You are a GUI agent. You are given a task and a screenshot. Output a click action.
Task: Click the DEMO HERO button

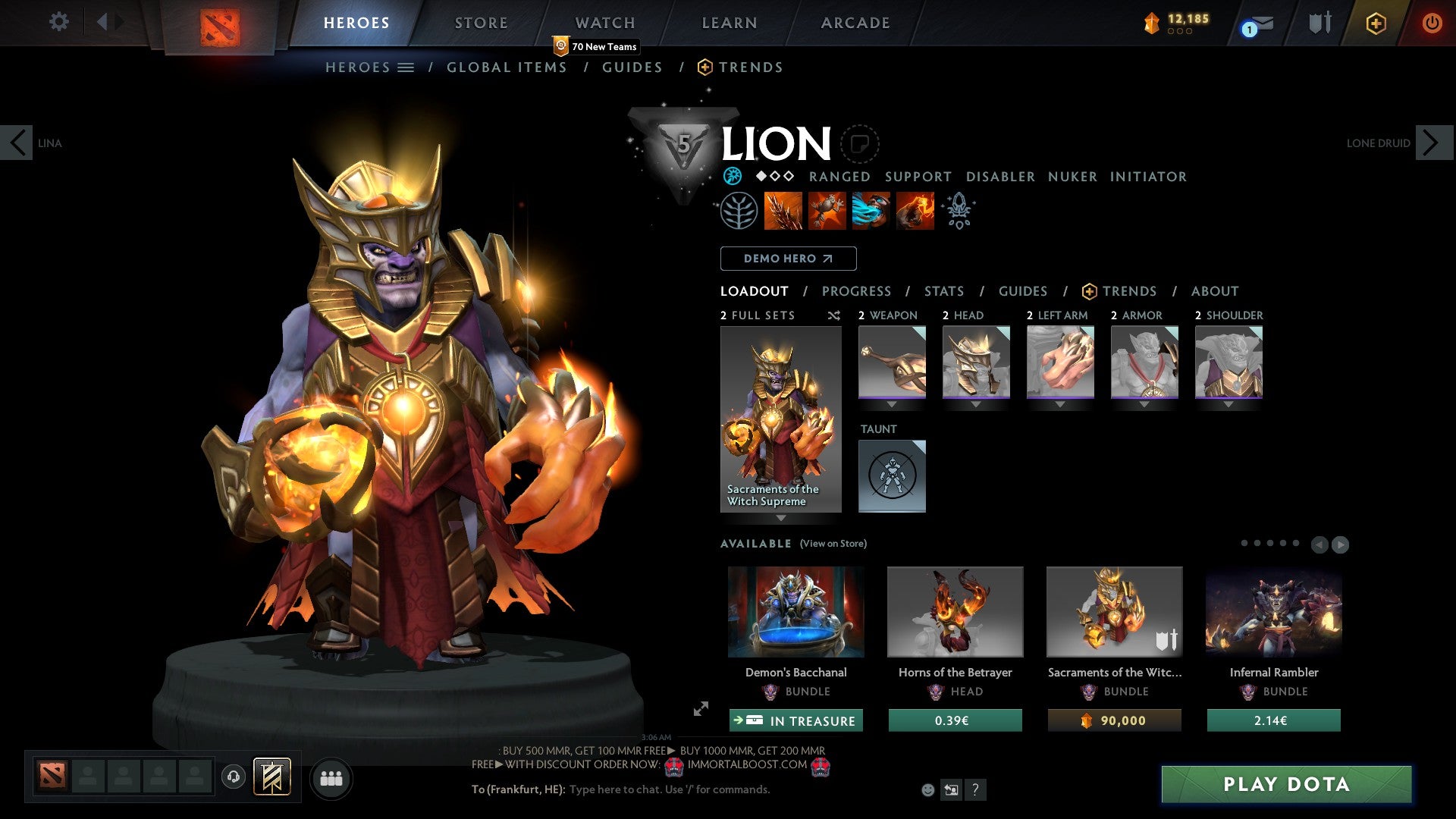788,259
